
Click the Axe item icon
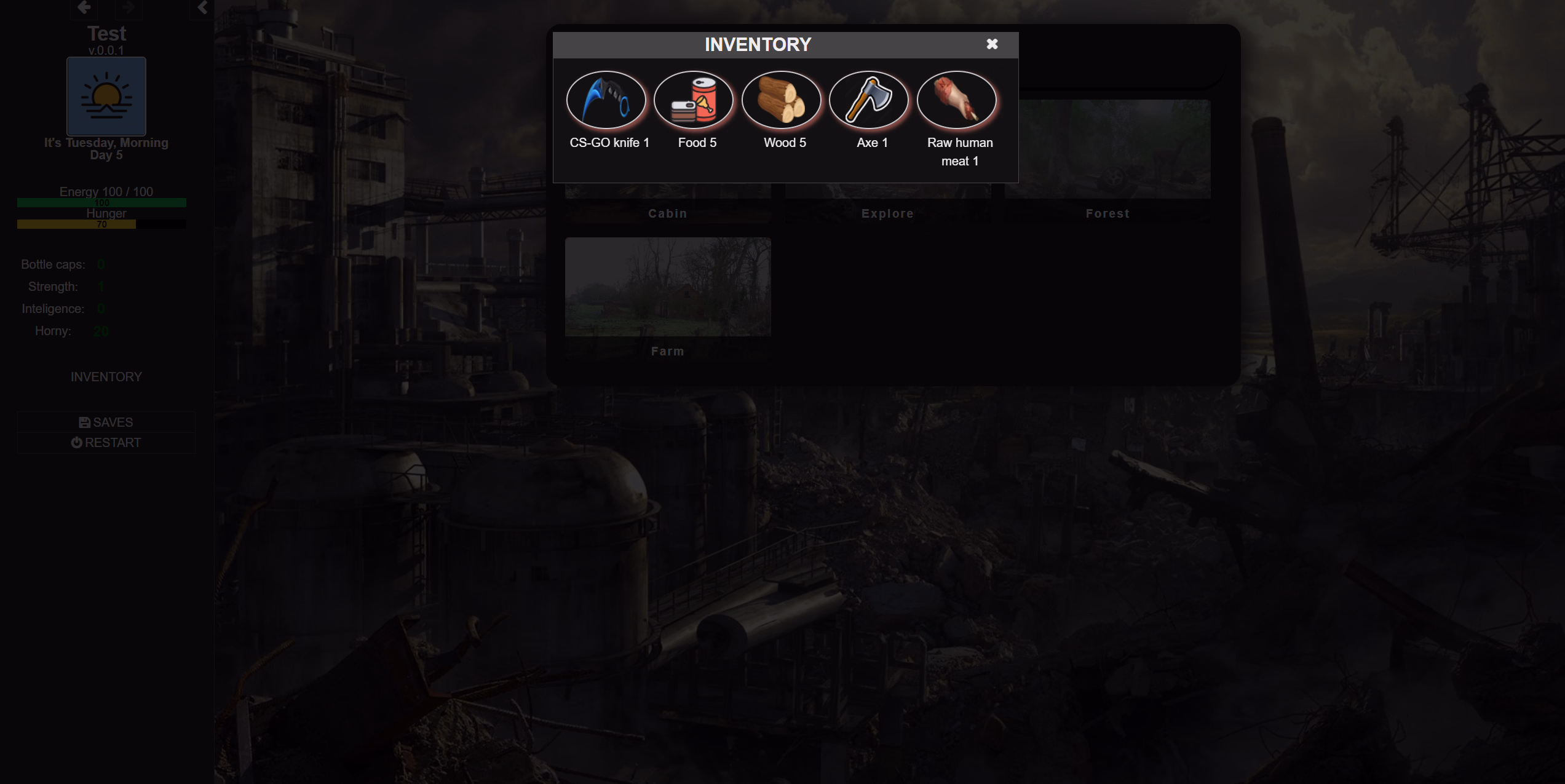click(870, 99)
